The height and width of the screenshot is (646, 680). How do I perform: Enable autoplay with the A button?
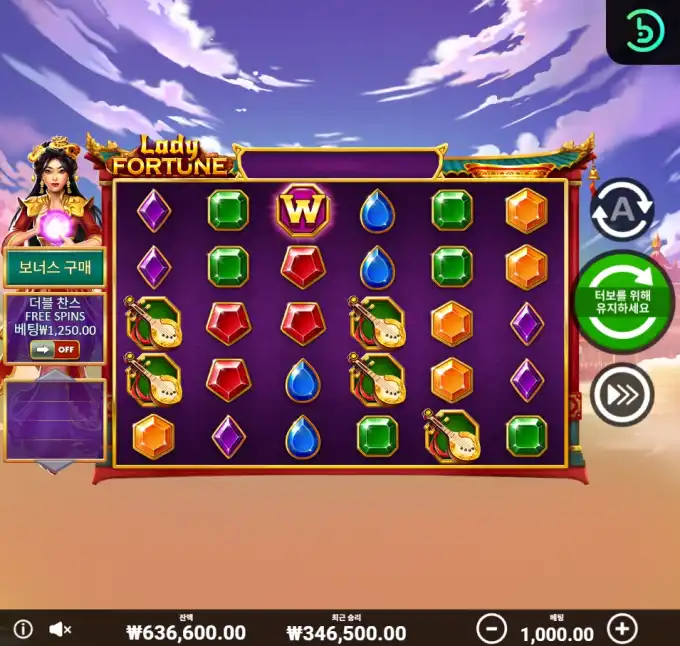tap(622, 210)
